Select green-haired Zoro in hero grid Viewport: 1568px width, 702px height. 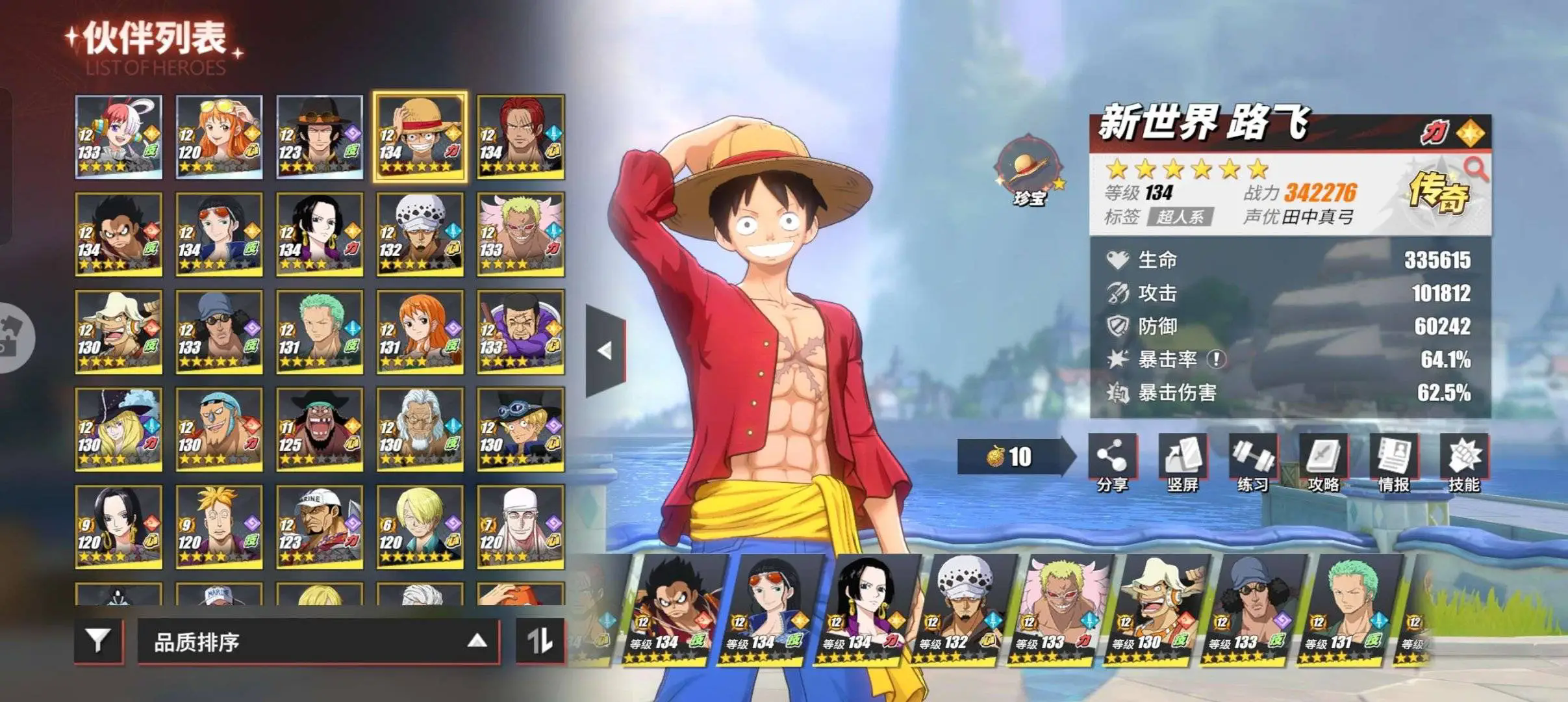(319, 332)
